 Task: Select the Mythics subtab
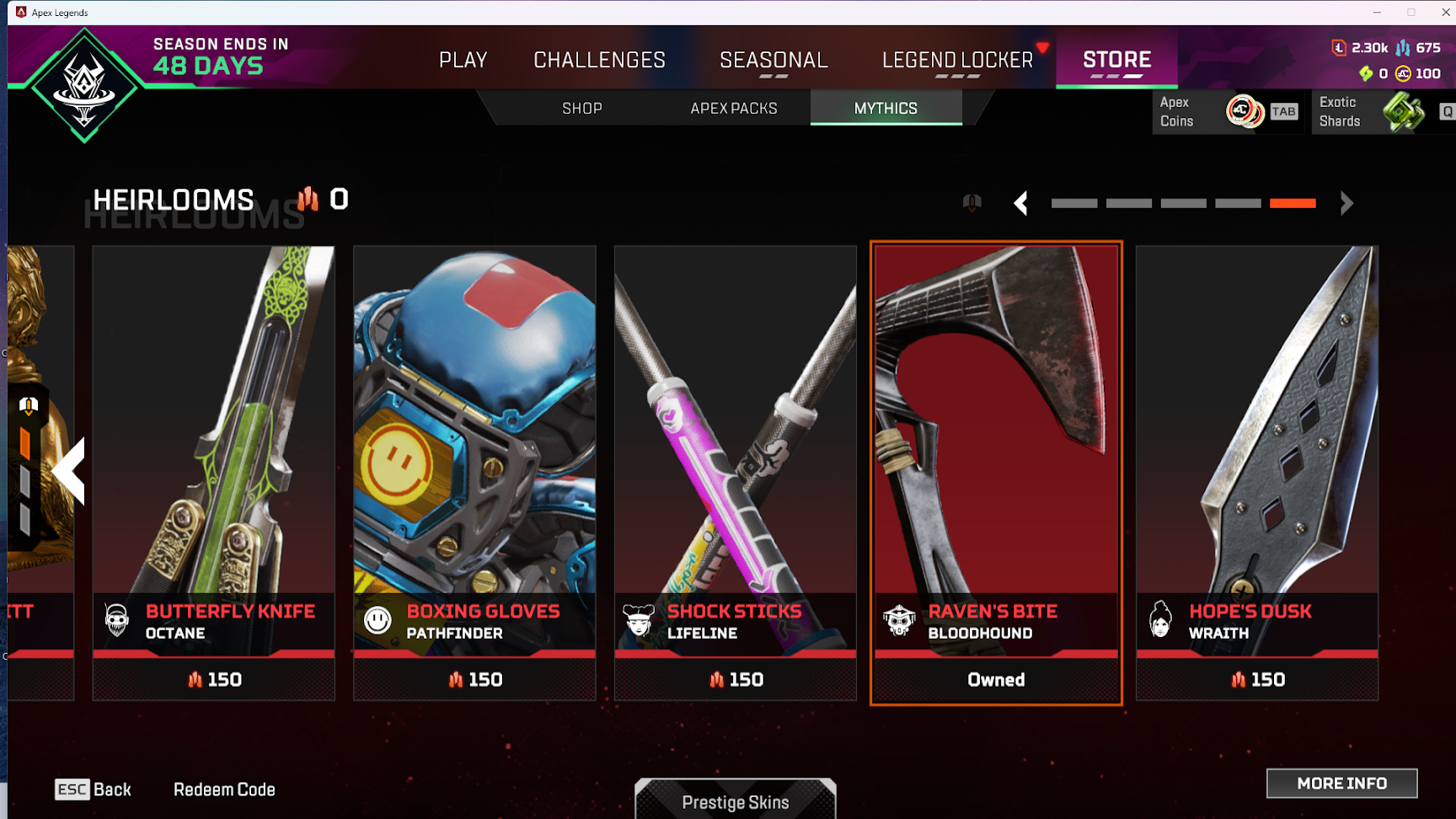pos(886,109)
